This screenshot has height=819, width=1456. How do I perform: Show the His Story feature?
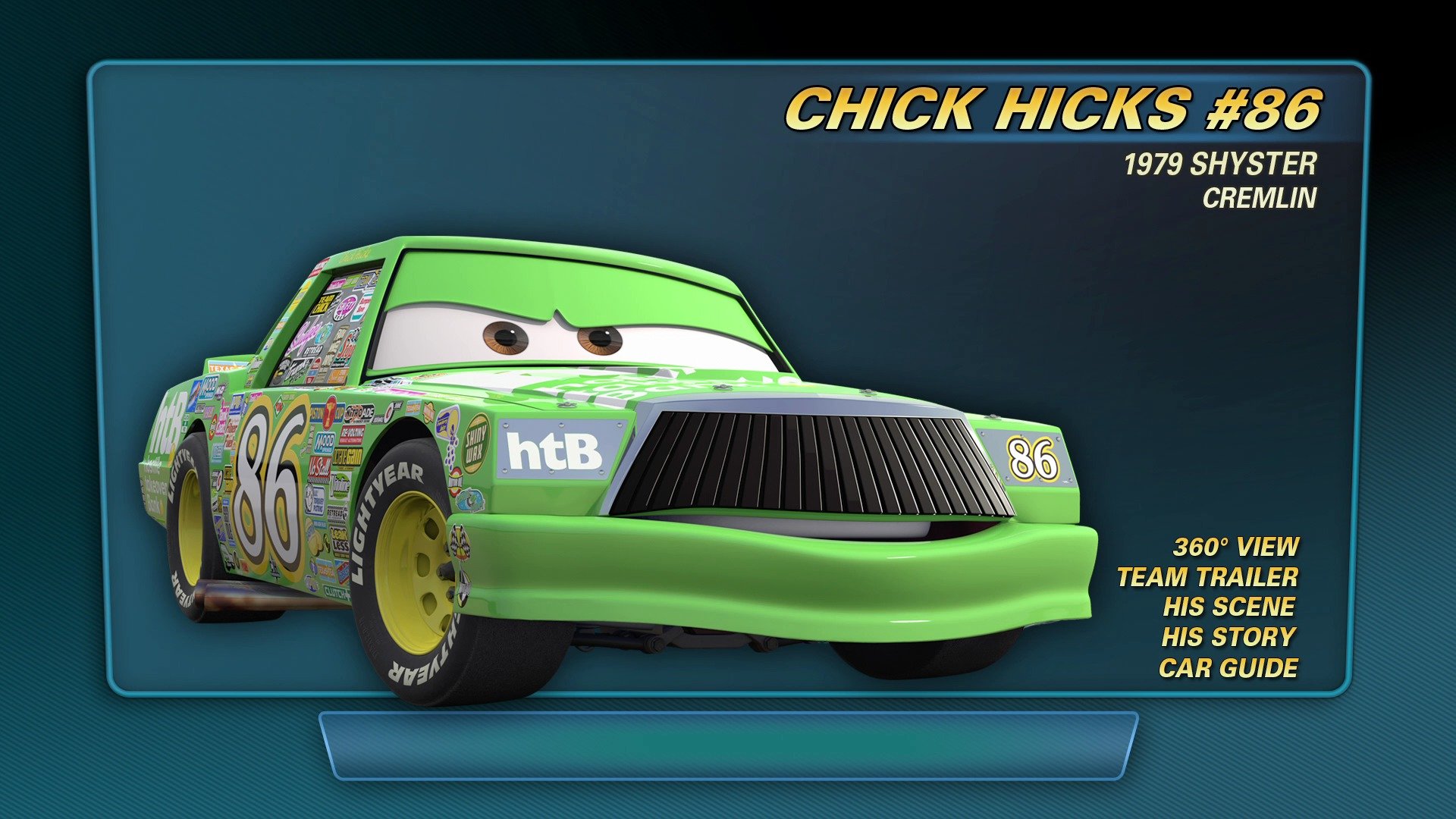pyautogui.click(x=1228, y=637)
